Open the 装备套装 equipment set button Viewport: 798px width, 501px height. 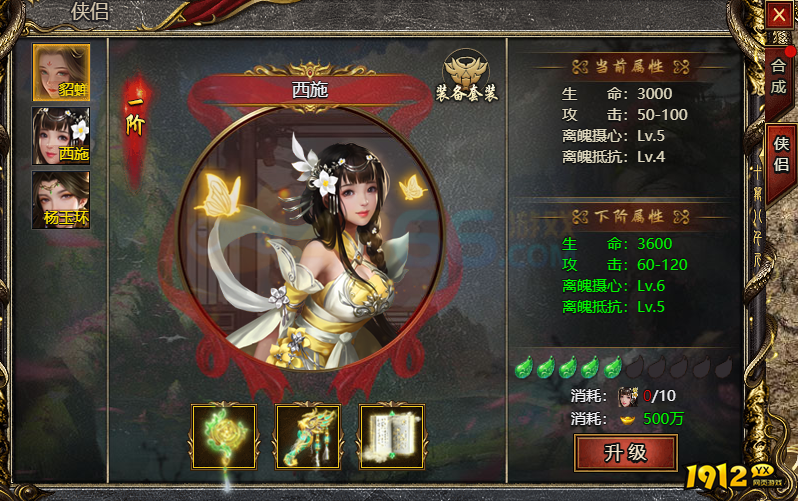[x=466, y=75]
